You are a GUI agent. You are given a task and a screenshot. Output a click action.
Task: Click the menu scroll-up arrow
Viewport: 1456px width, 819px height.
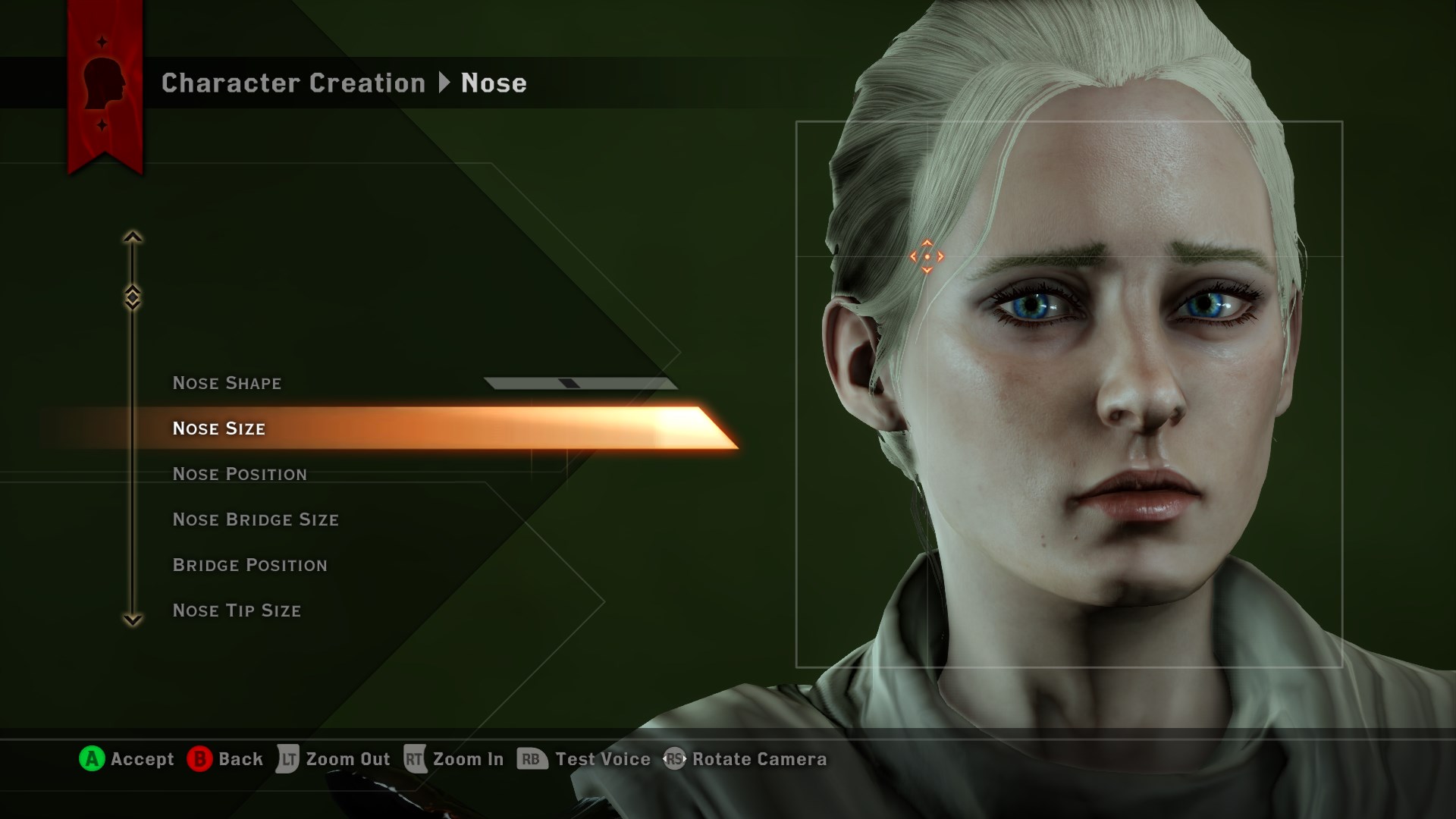[133, 237]
